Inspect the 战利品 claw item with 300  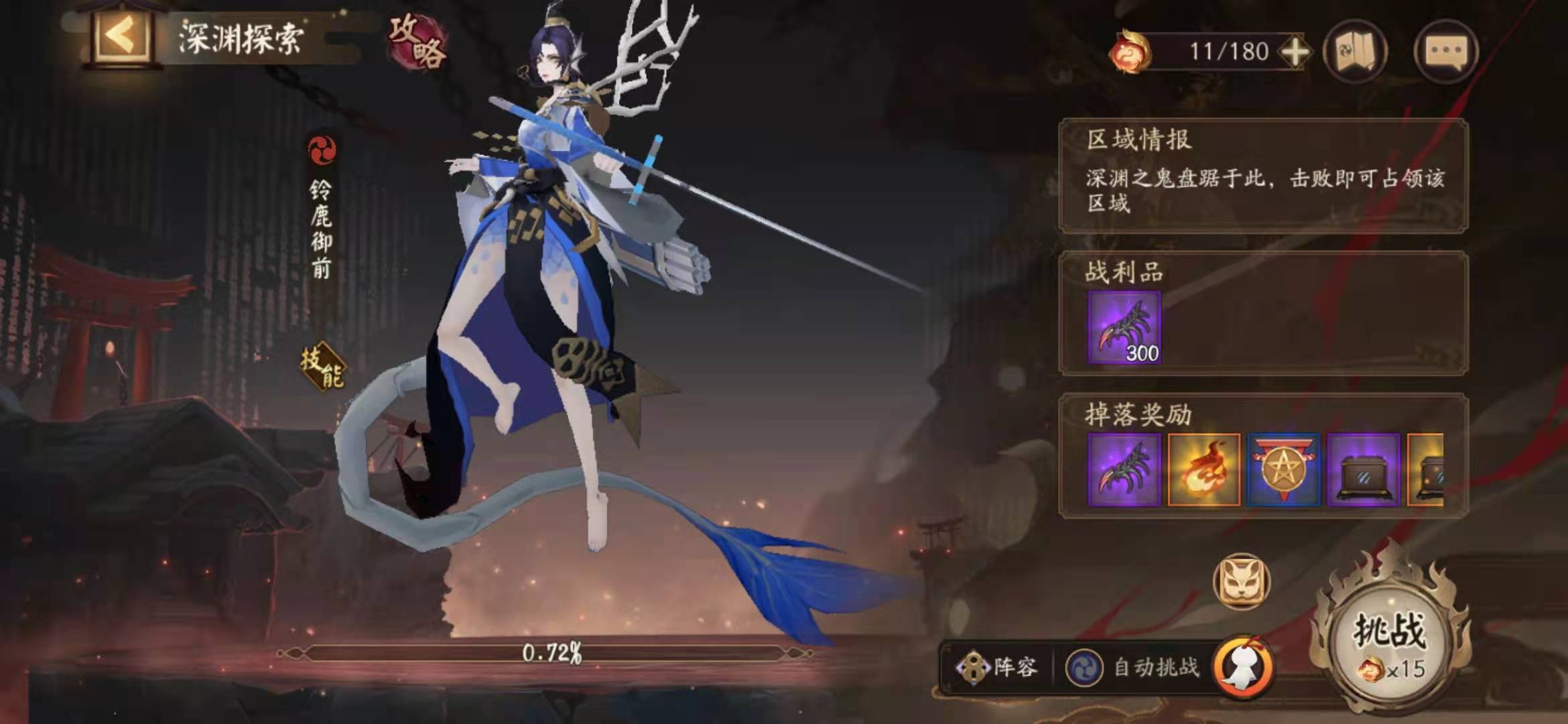pos(1124,328)
